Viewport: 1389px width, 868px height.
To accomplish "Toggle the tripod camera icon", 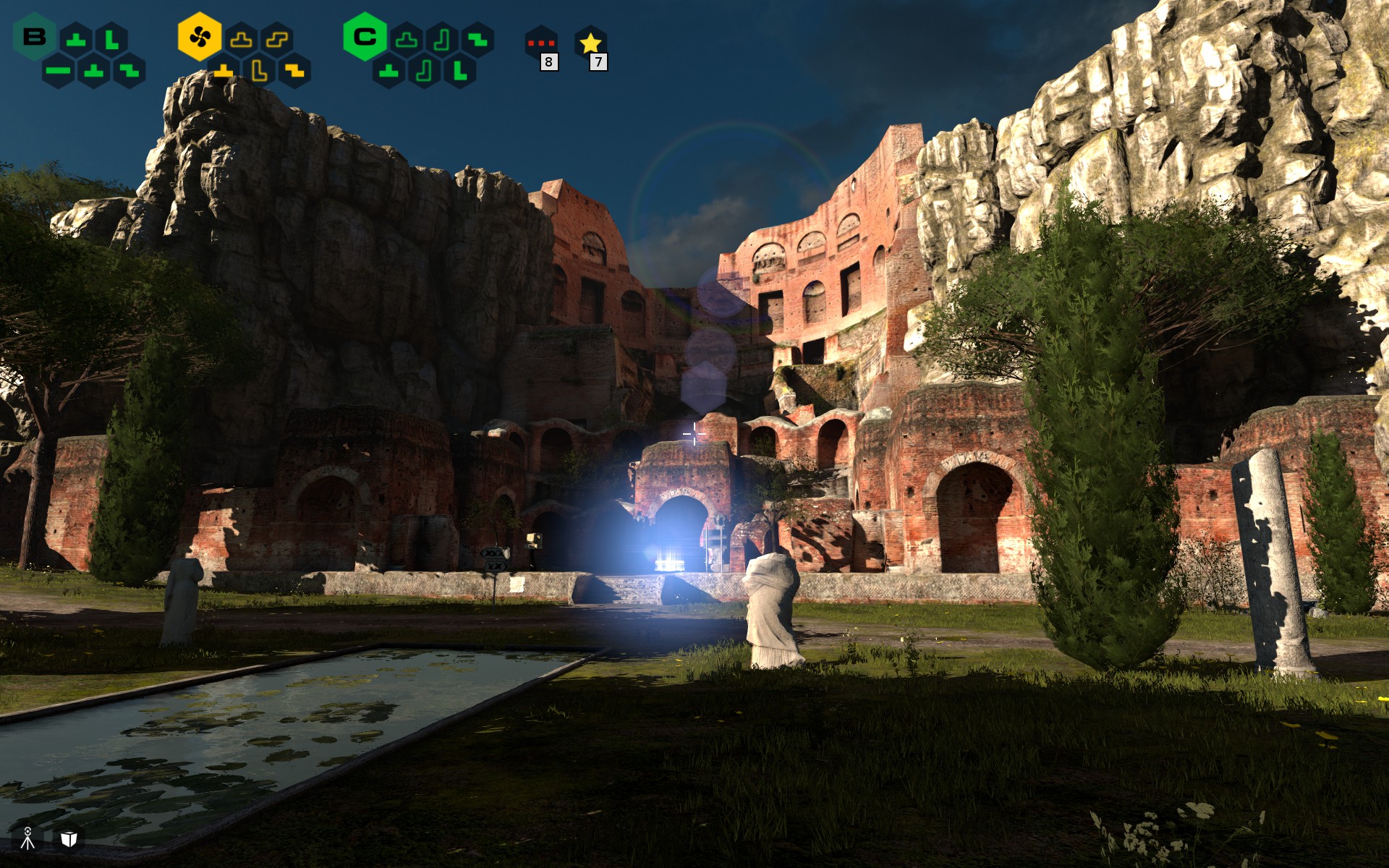I will pos(27,838).
